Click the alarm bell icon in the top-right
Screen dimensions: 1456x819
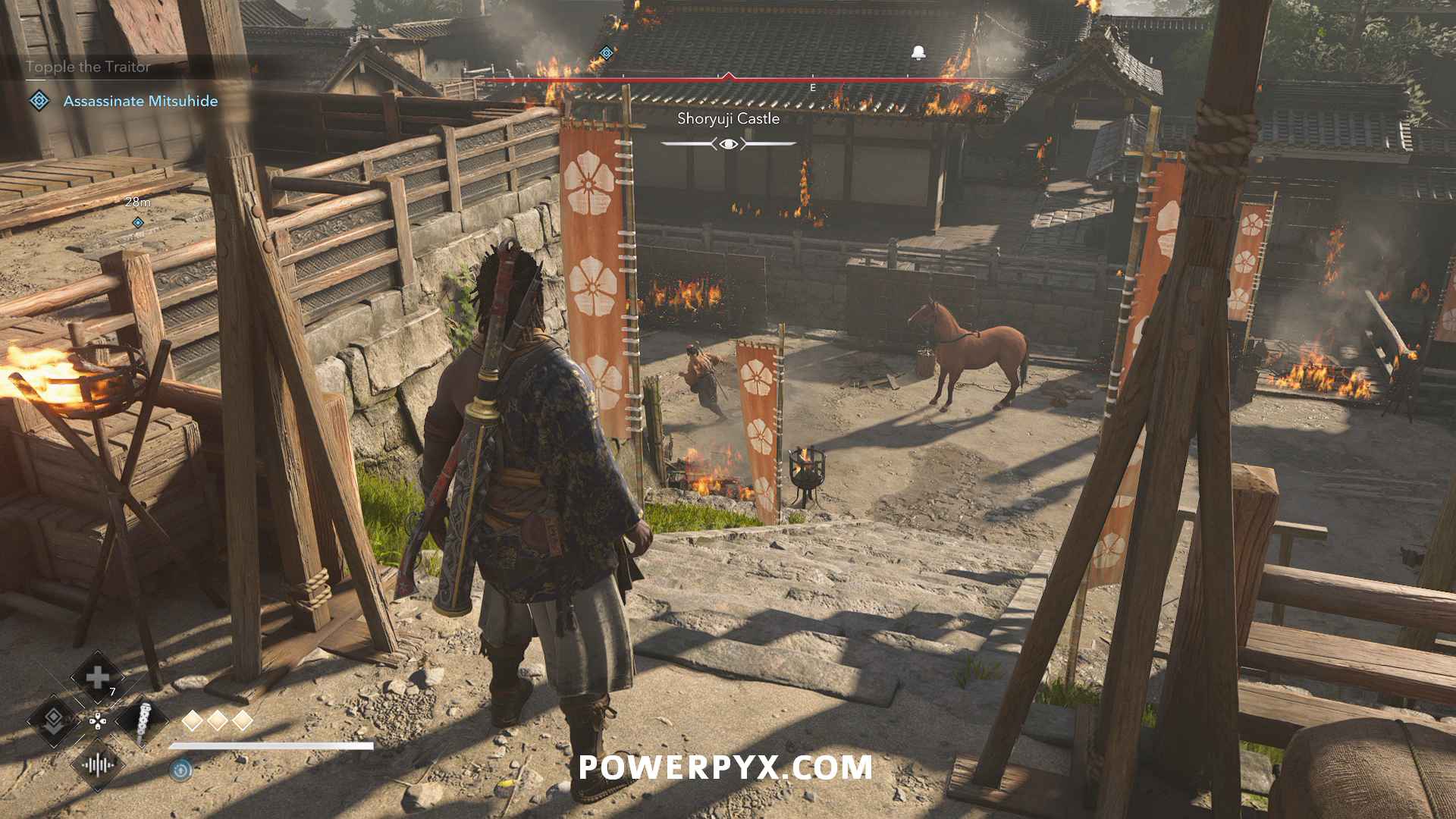(918, 53)
